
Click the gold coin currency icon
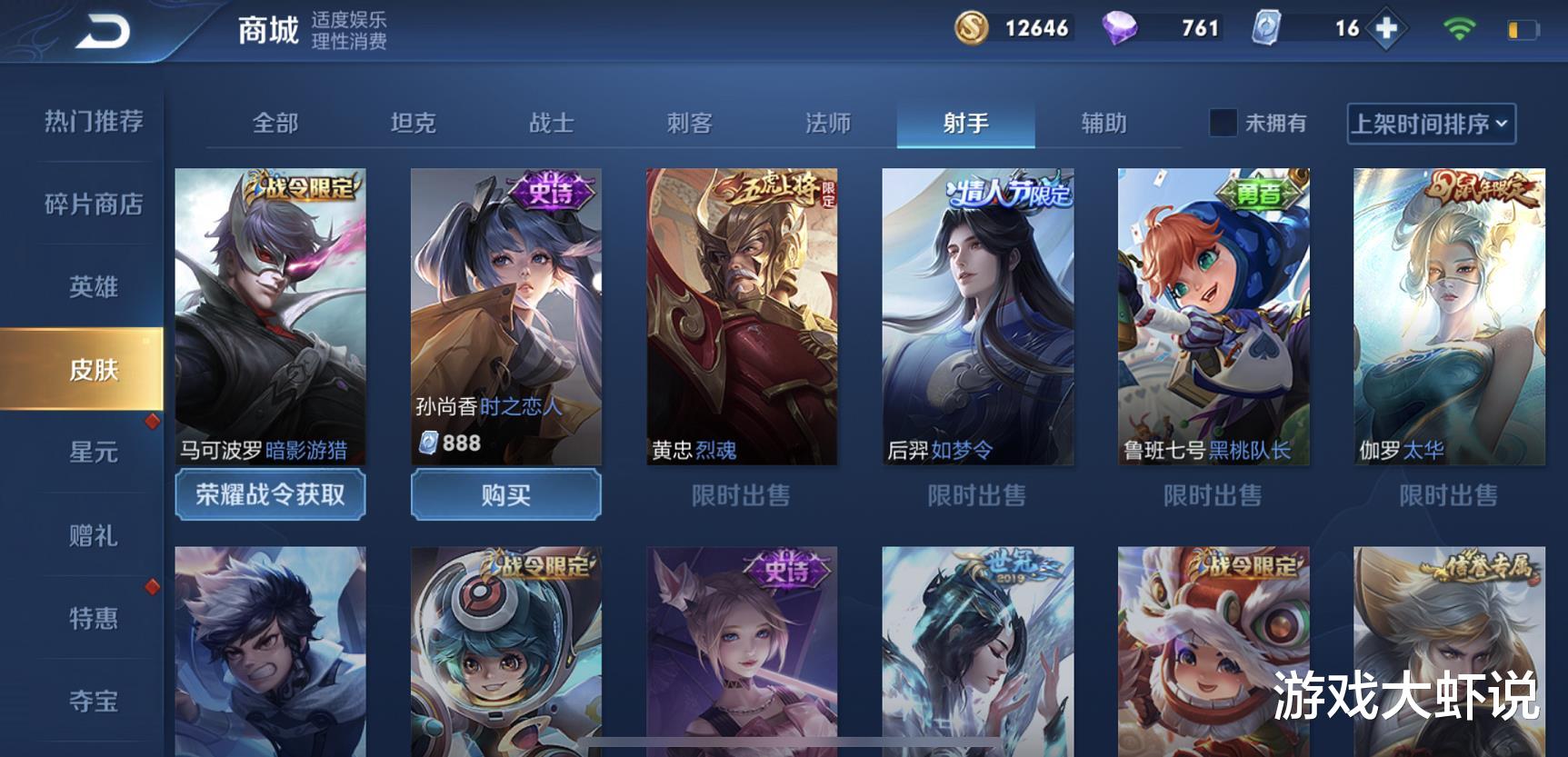(972, 28)
